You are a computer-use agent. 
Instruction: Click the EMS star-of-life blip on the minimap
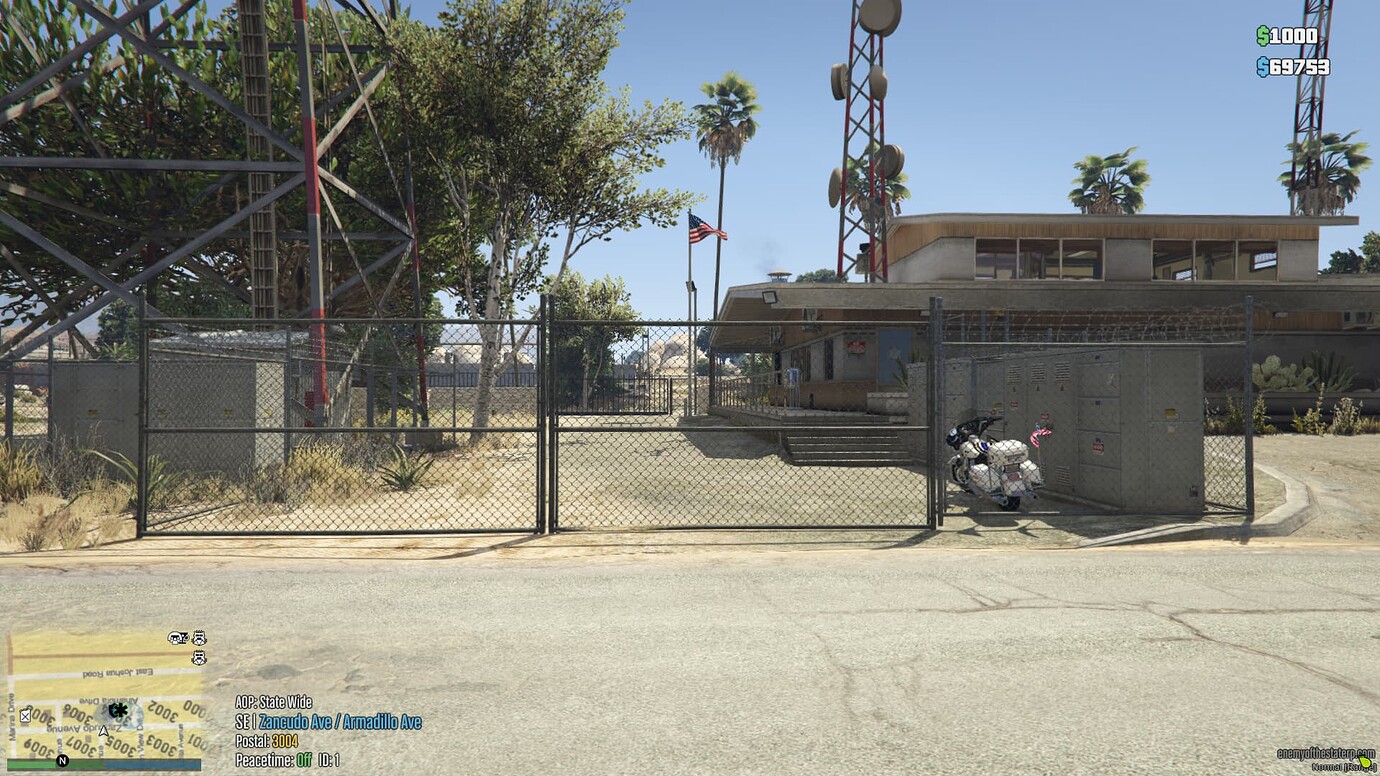click(x=119, y=711)
